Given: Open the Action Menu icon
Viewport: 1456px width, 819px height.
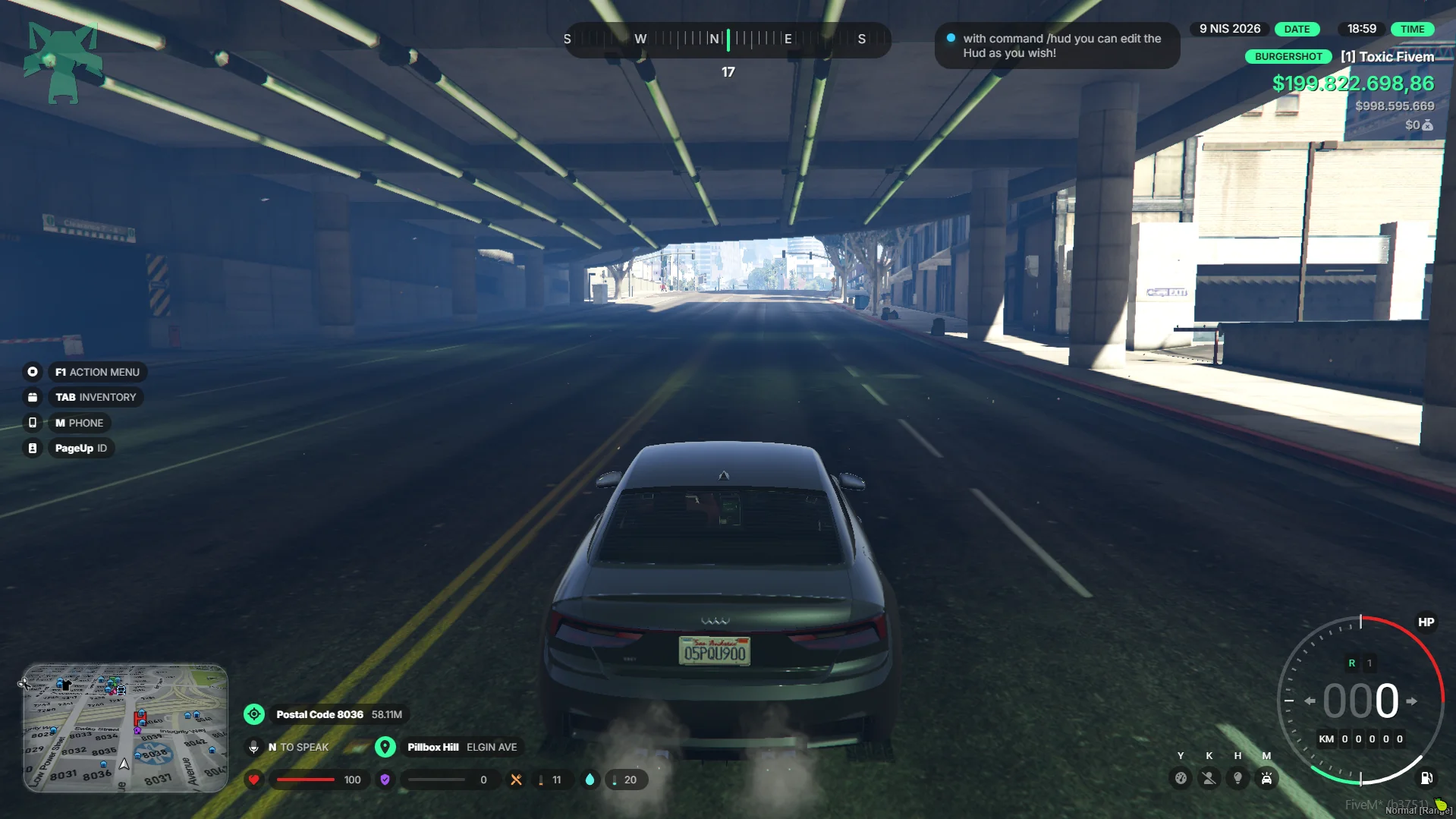Looking at the screenshot, I should pyautogui.click(x=33, y=372).
